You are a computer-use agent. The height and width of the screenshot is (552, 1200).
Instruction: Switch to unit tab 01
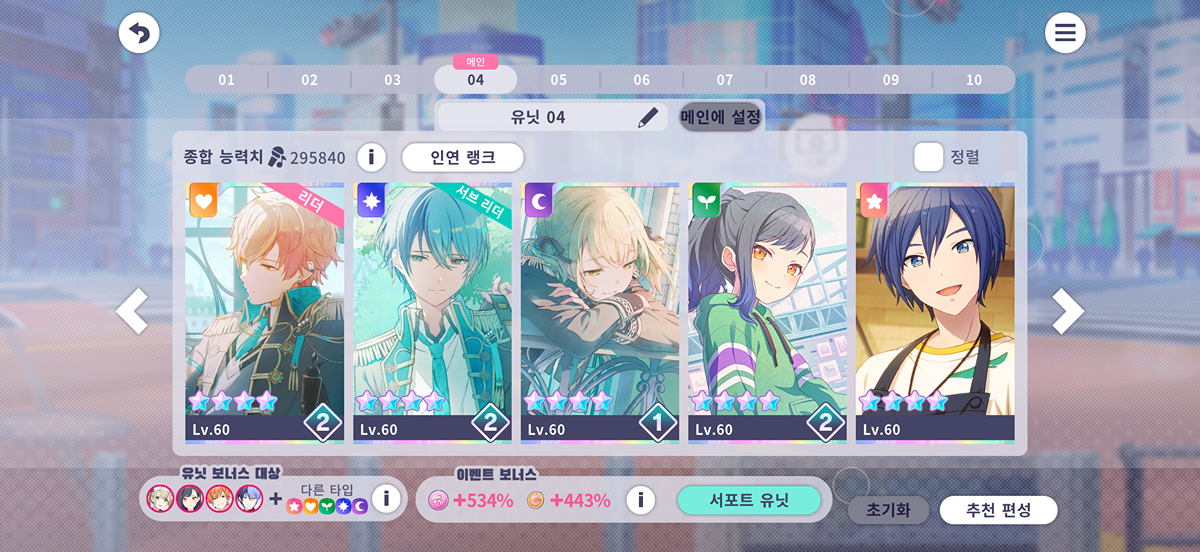[x=226, y=80]
